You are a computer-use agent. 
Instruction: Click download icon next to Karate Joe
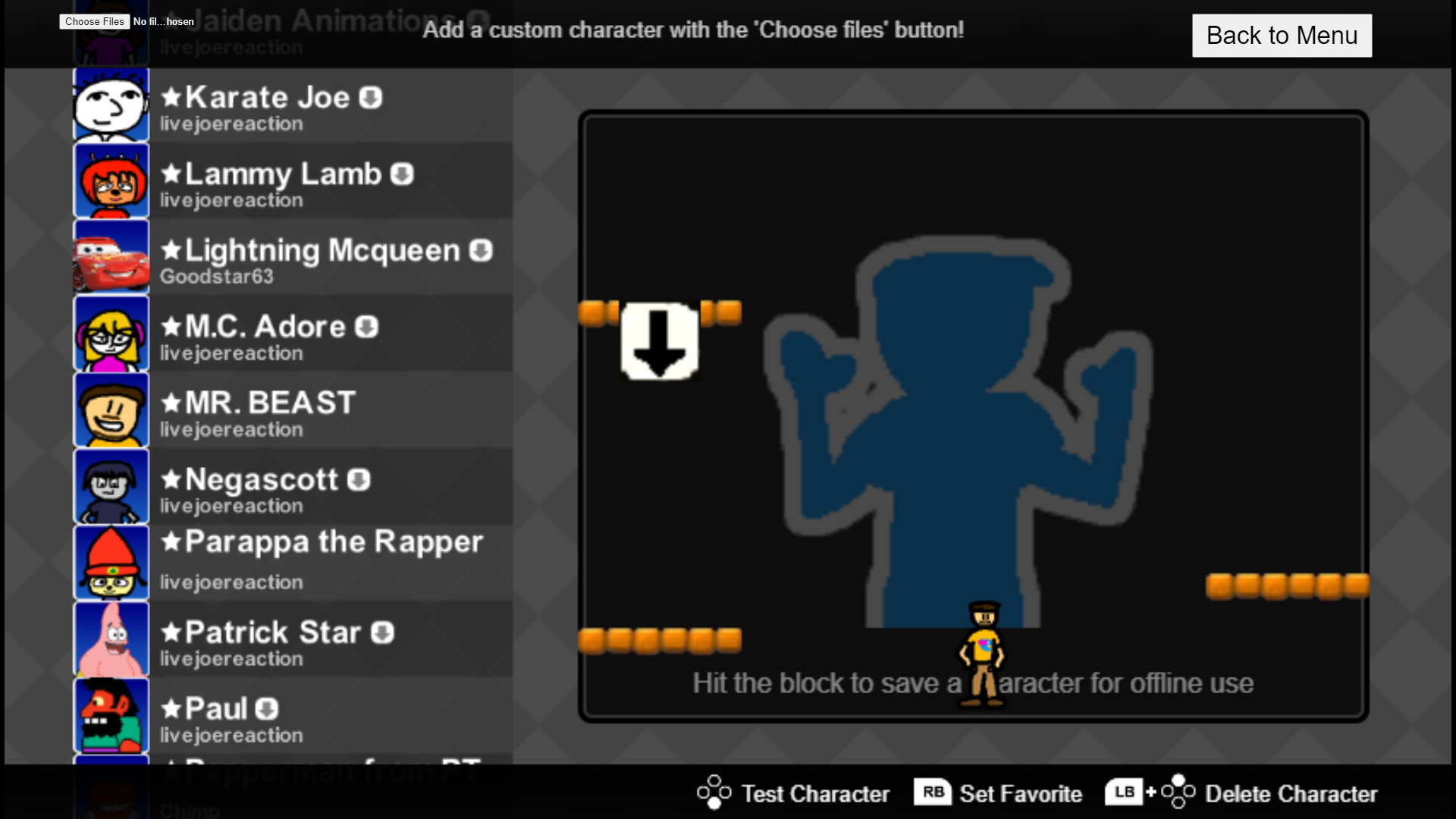(371, 98)
